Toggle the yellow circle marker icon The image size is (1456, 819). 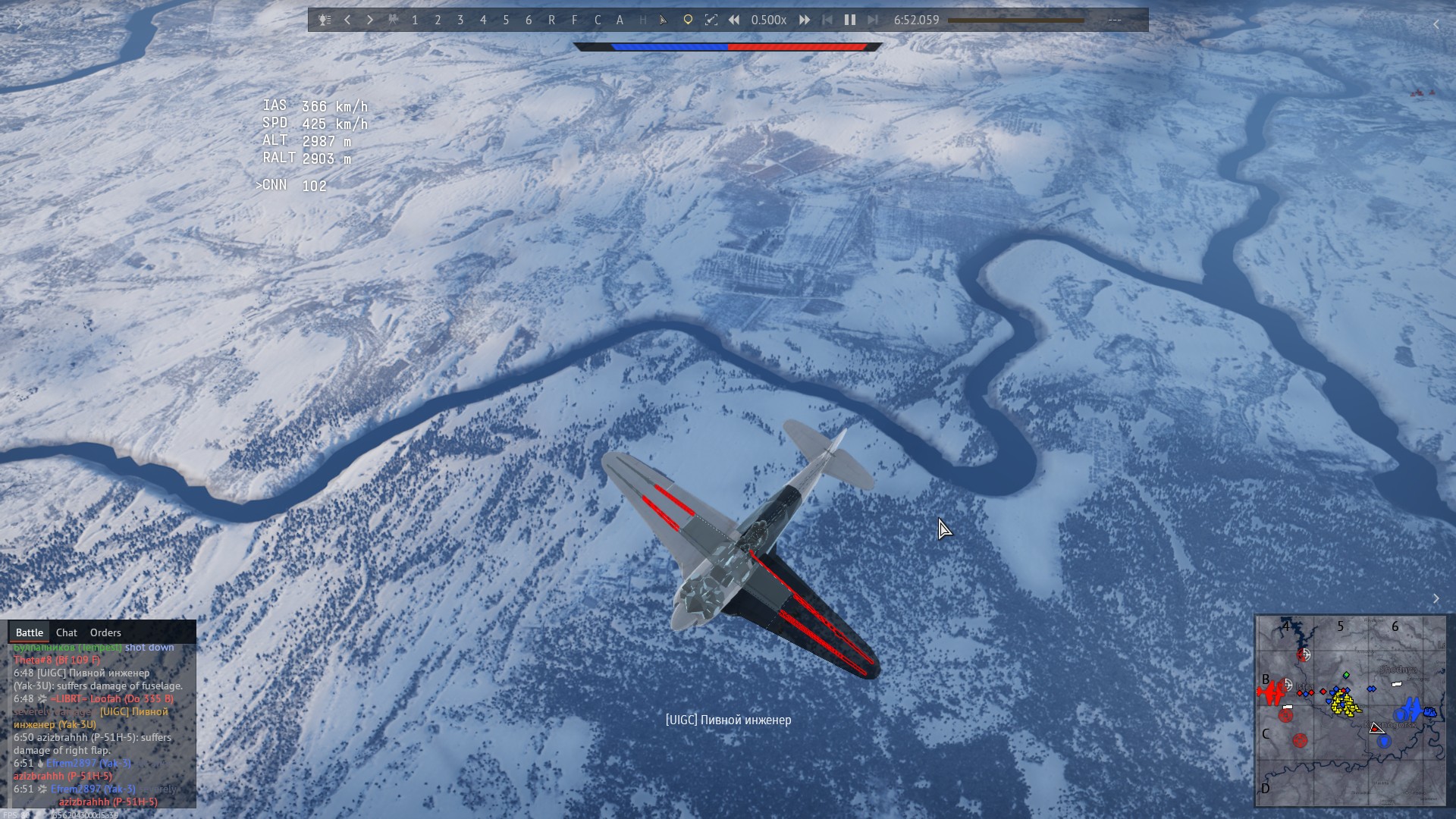(x=688, y=20)
